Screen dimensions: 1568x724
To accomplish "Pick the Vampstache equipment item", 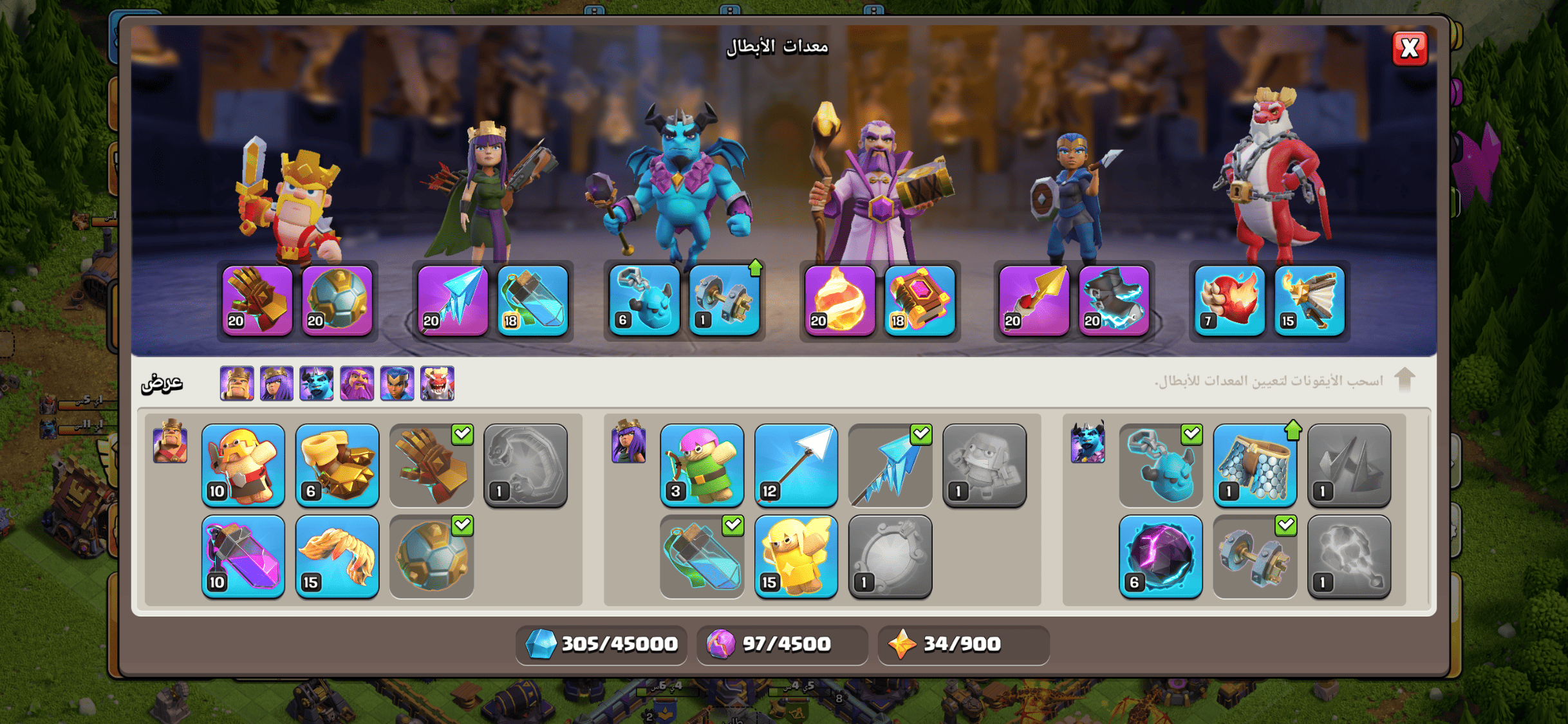I will pos(337,557).
